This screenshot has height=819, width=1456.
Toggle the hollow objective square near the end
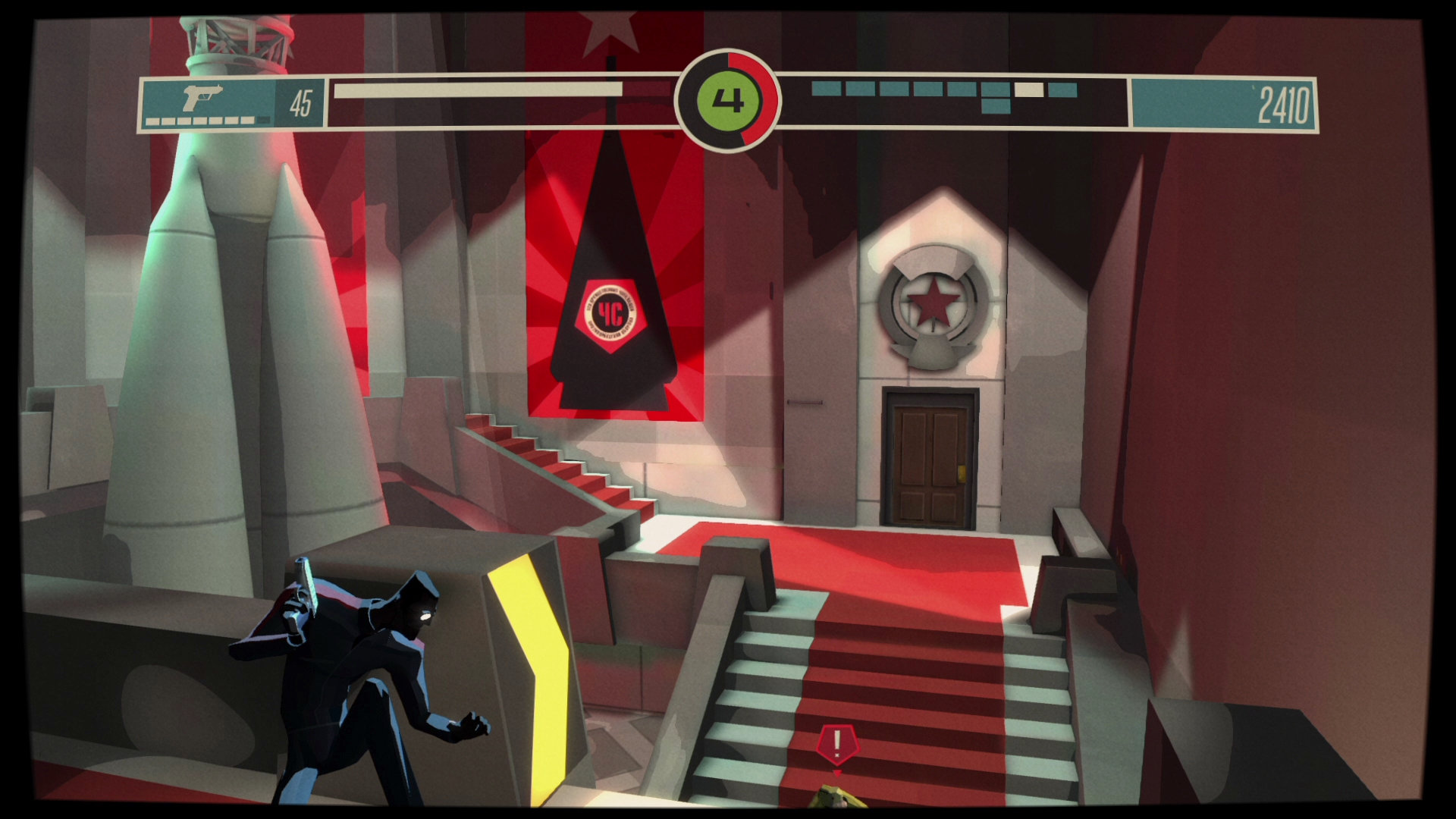point(1029,89)
